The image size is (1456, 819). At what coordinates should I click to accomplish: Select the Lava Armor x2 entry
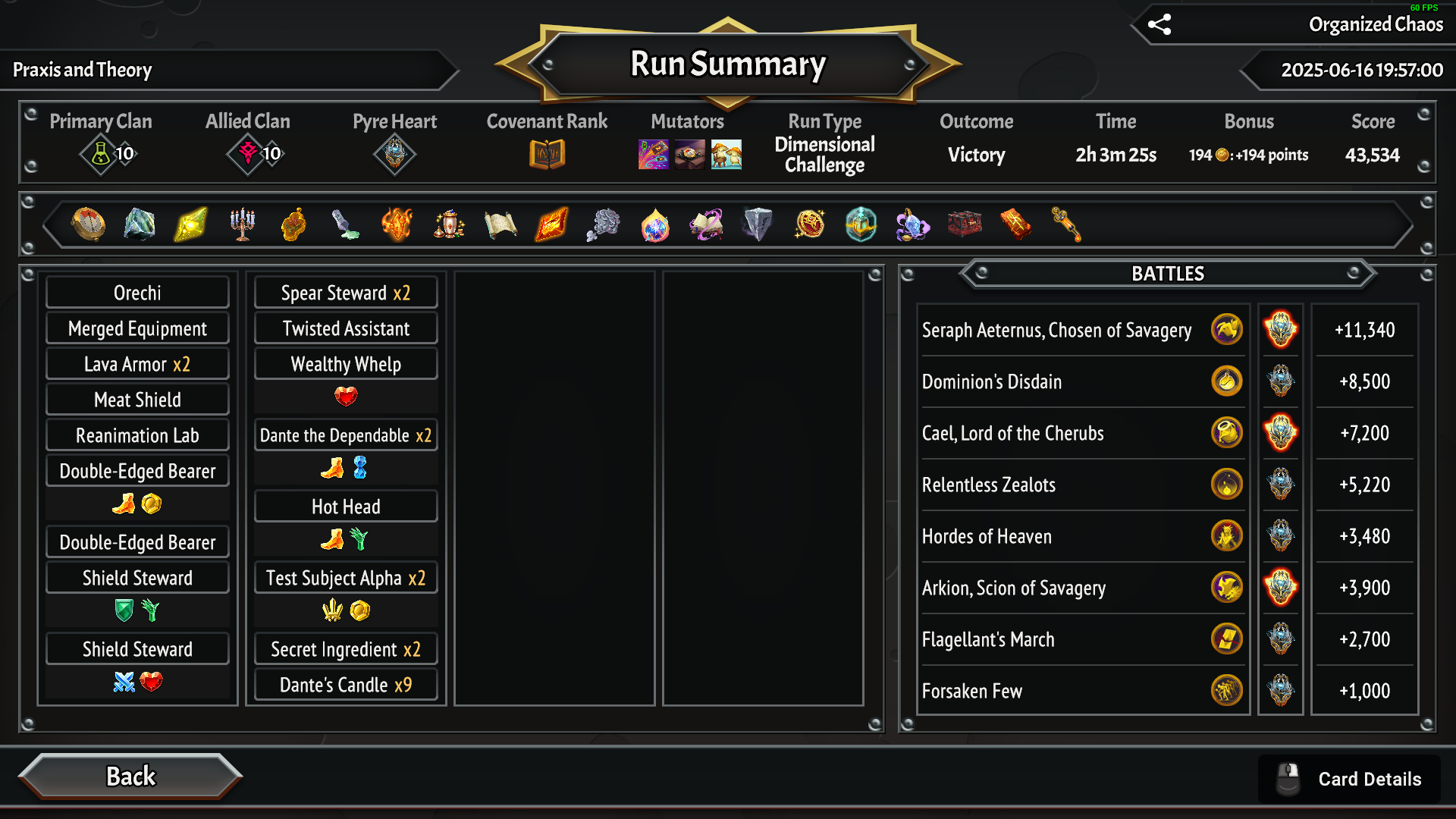pos(137,364)
